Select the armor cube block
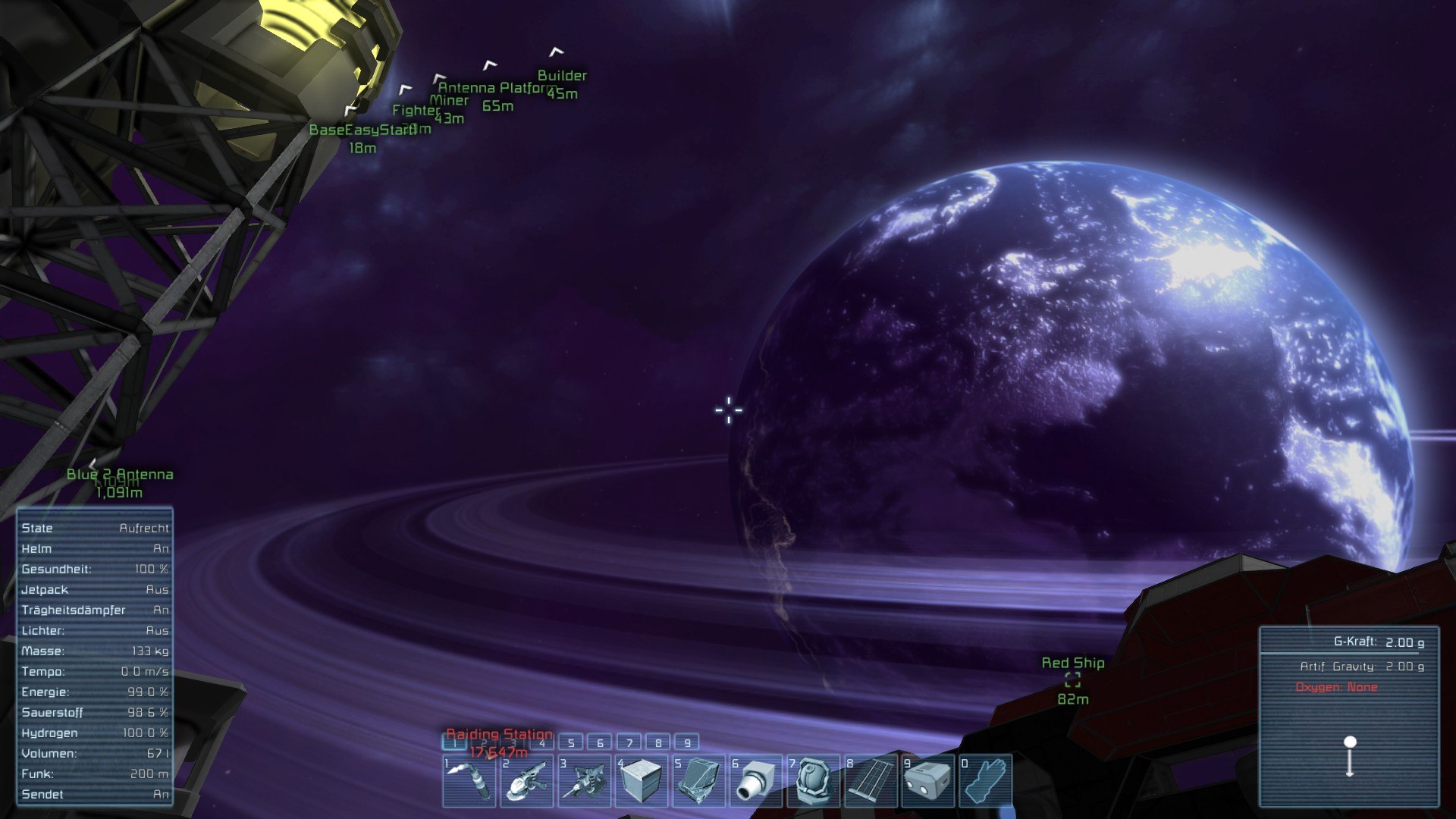The width and height of the screenshot is (1456, 819). (642, 780)
